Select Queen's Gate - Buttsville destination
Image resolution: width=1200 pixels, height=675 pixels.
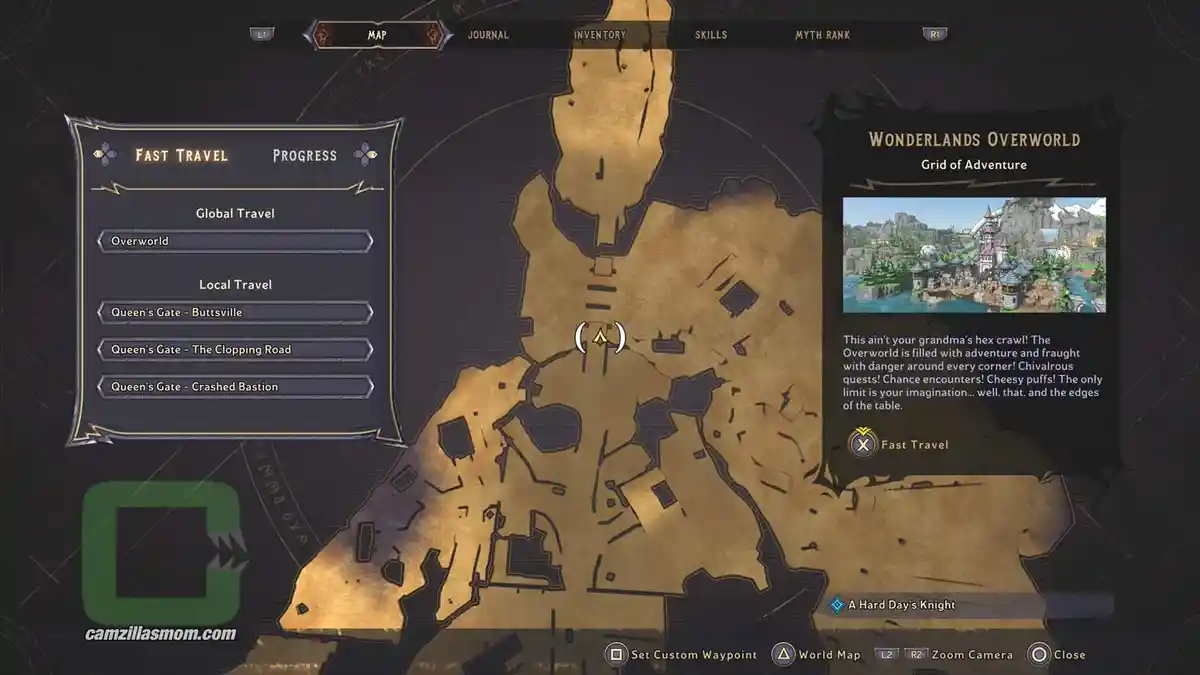pyautogui.click(x=235, y=312)
